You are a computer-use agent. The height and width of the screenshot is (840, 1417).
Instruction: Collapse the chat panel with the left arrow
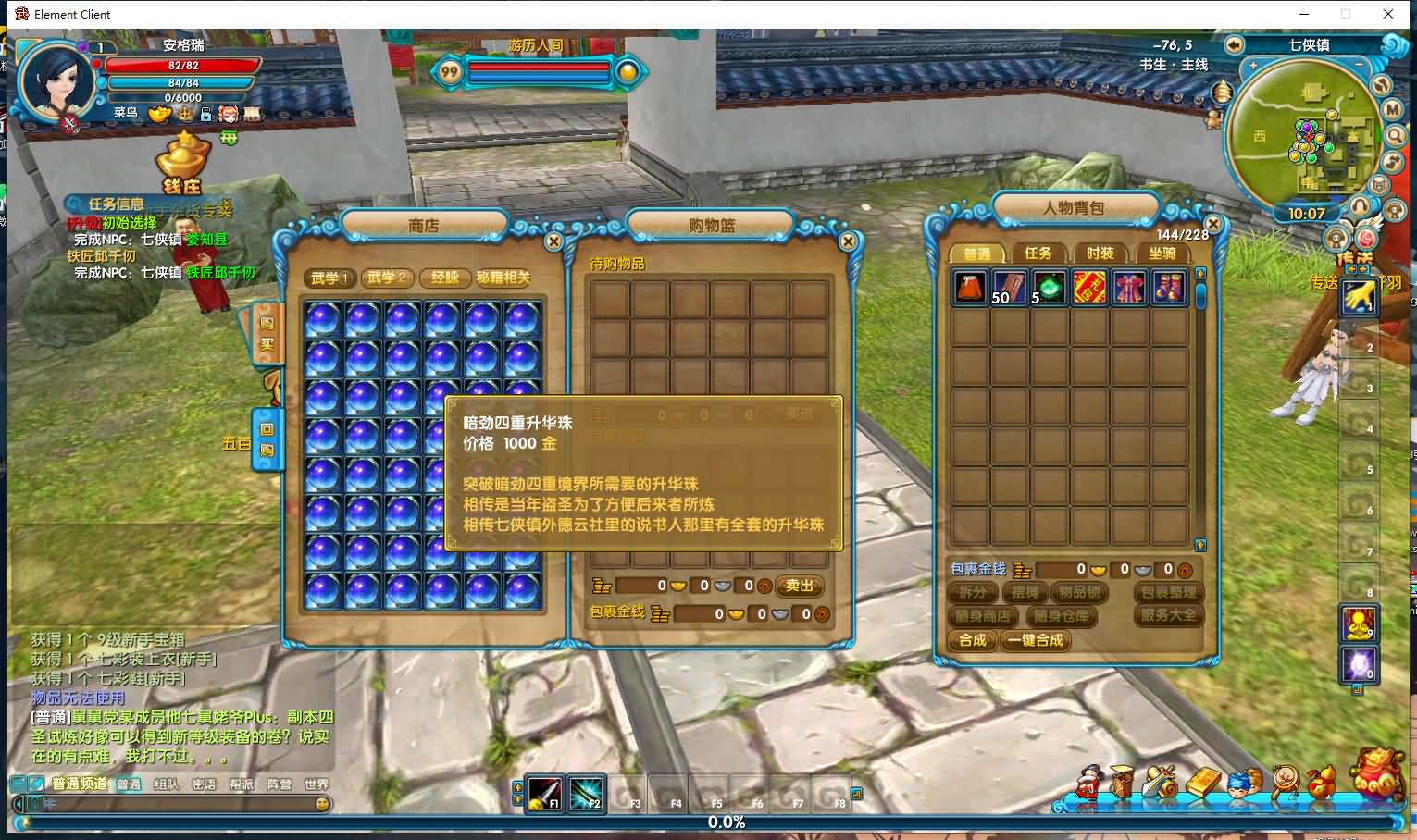[19, 803]
